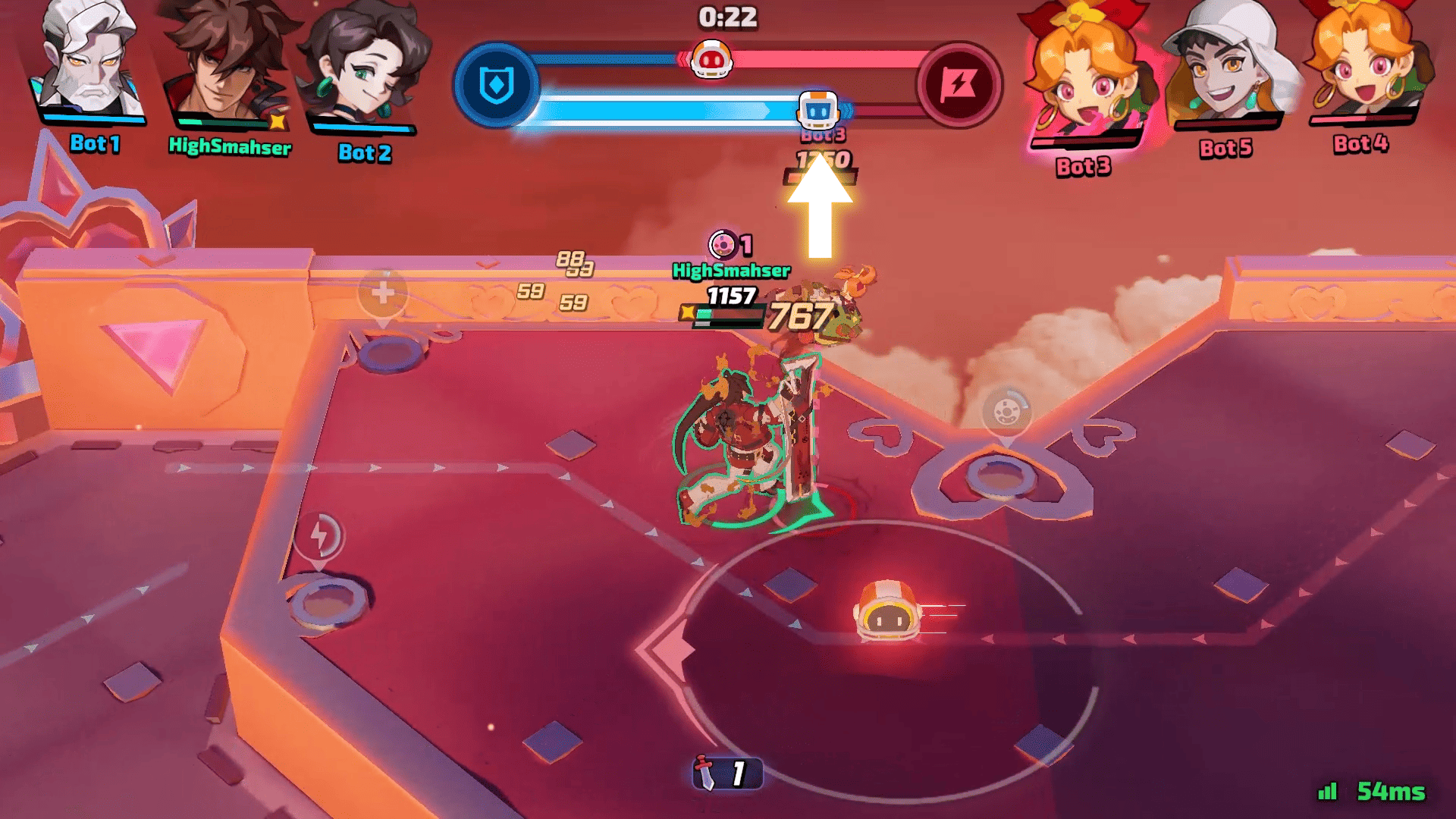Click the red robot progress marker
Image resolution: width=1456 pixels, height=819 pixels.
(711, 59)
